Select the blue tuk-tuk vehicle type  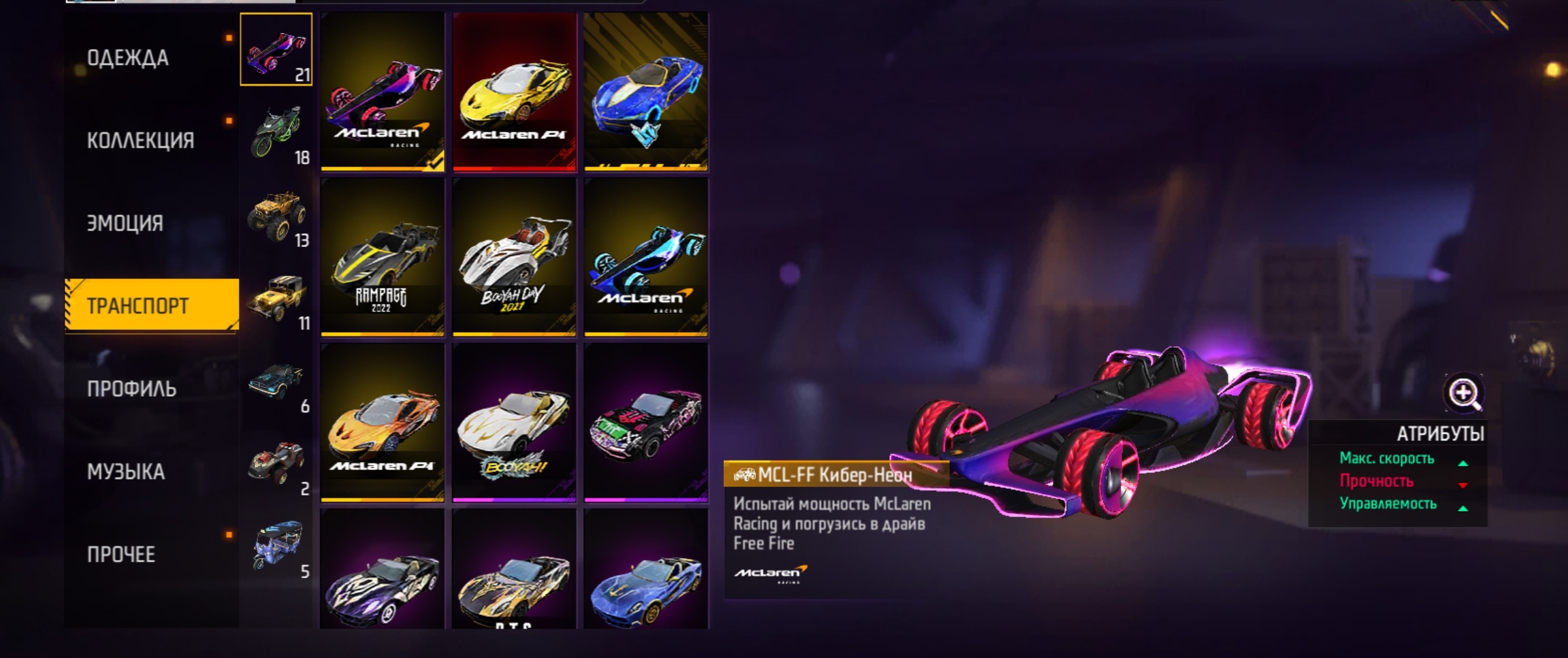[277, 548]
